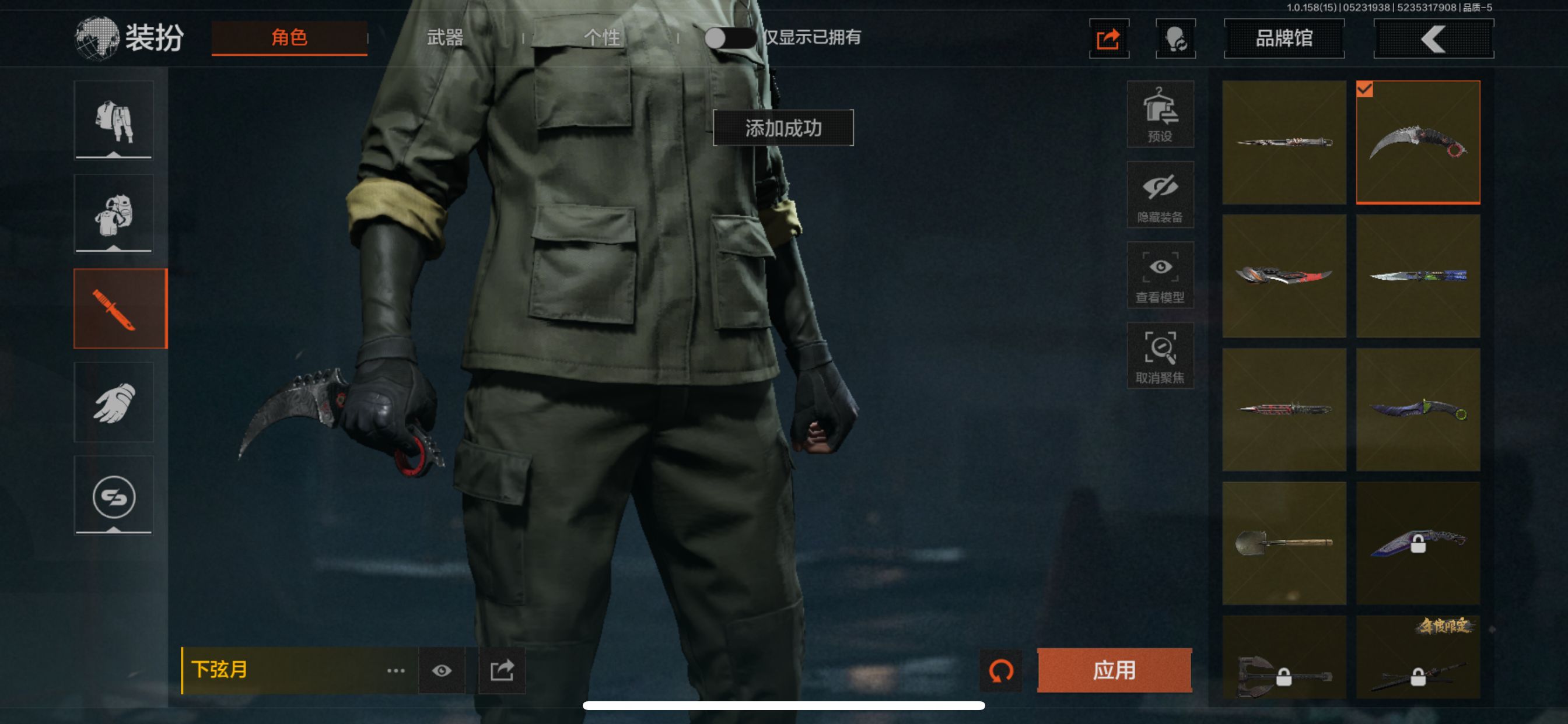Select the clothing outfit category
Screen dimensions: 1568x724
[x=114, y=121]
